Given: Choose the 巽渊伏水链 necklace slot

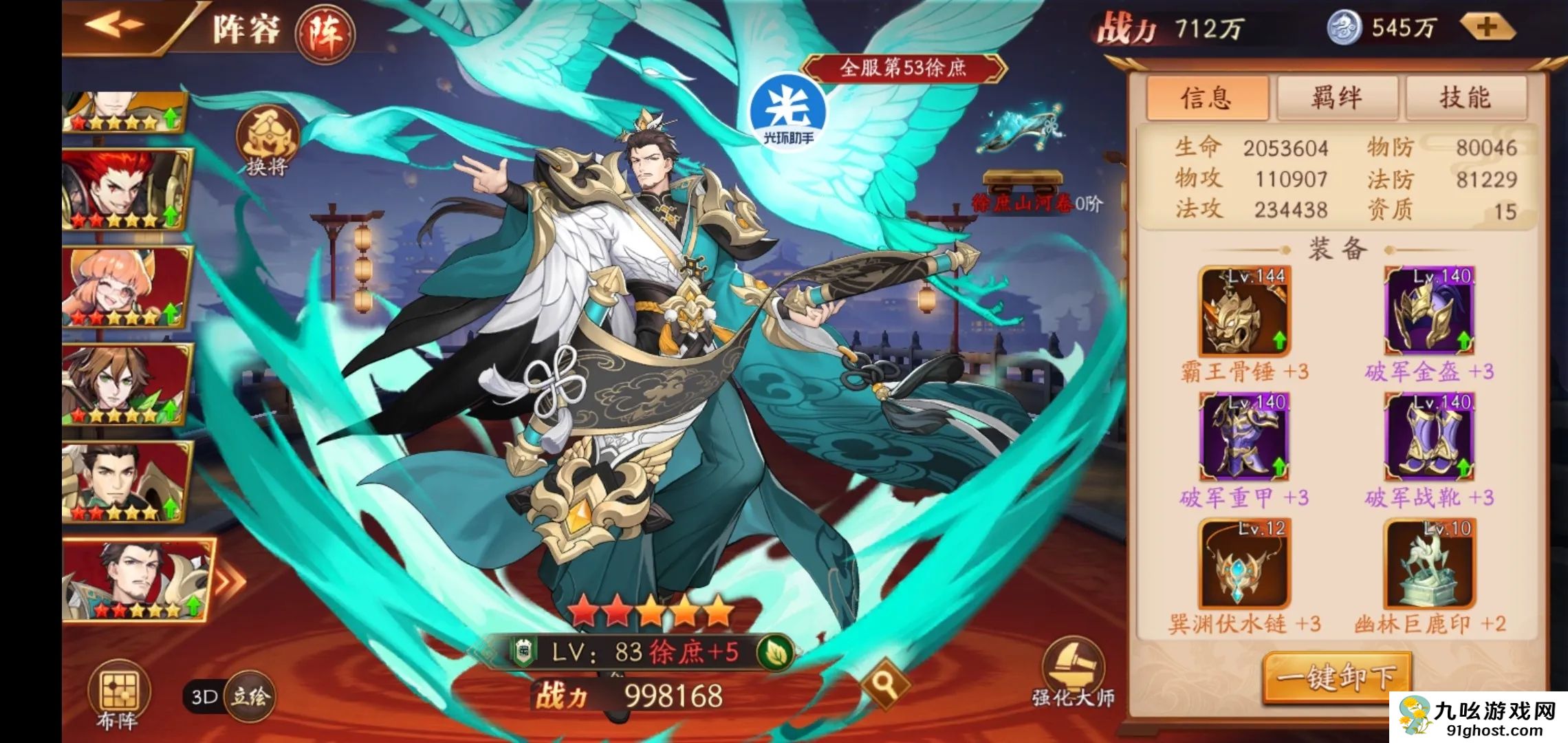Looking at the screenshot, I should click(1244, 563).
